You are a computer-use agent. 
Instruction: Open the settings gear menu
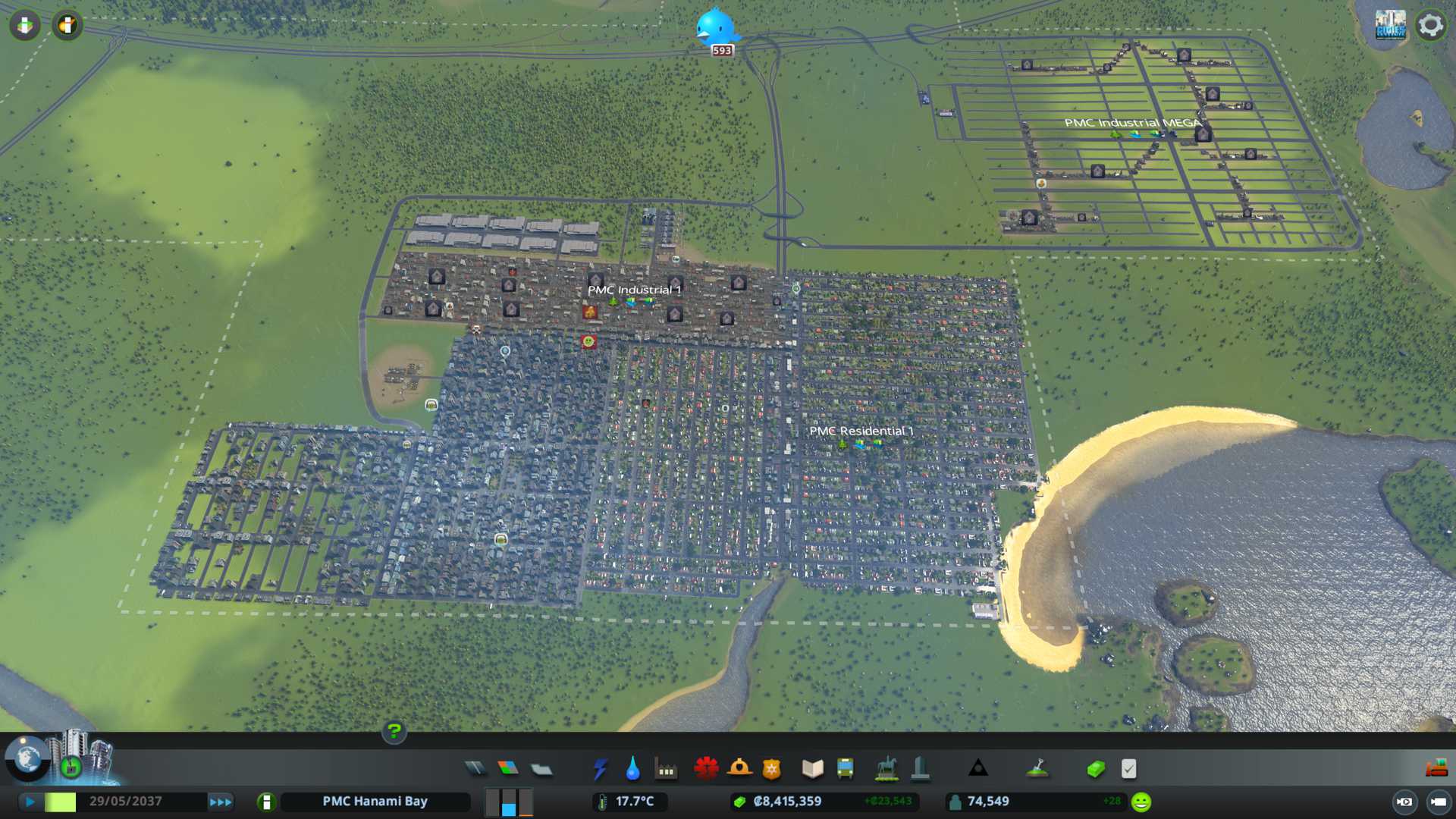1431,26
